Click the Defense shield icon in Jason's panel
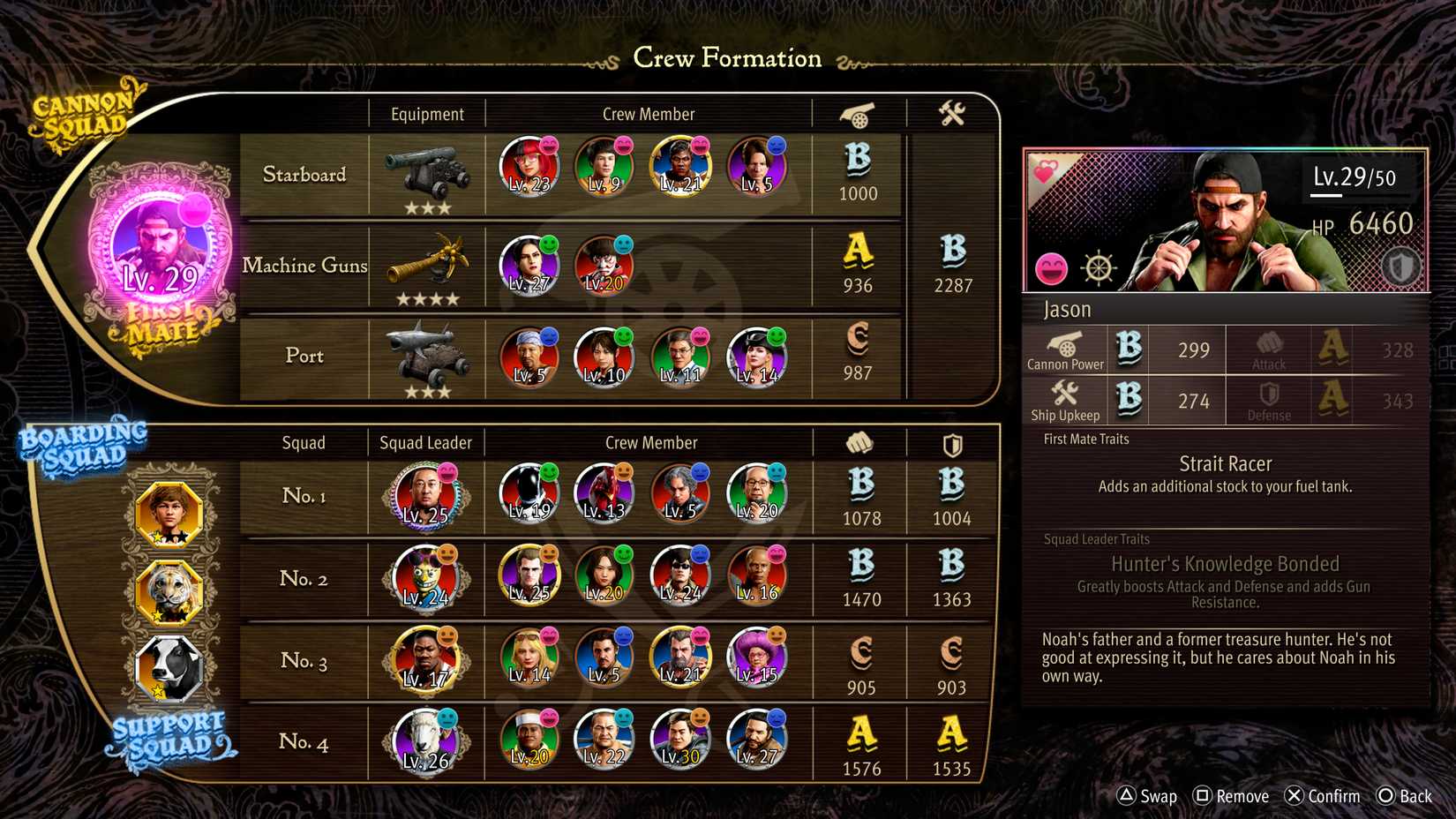Viewport: 1456px width, 819px height. (1267, 395)
